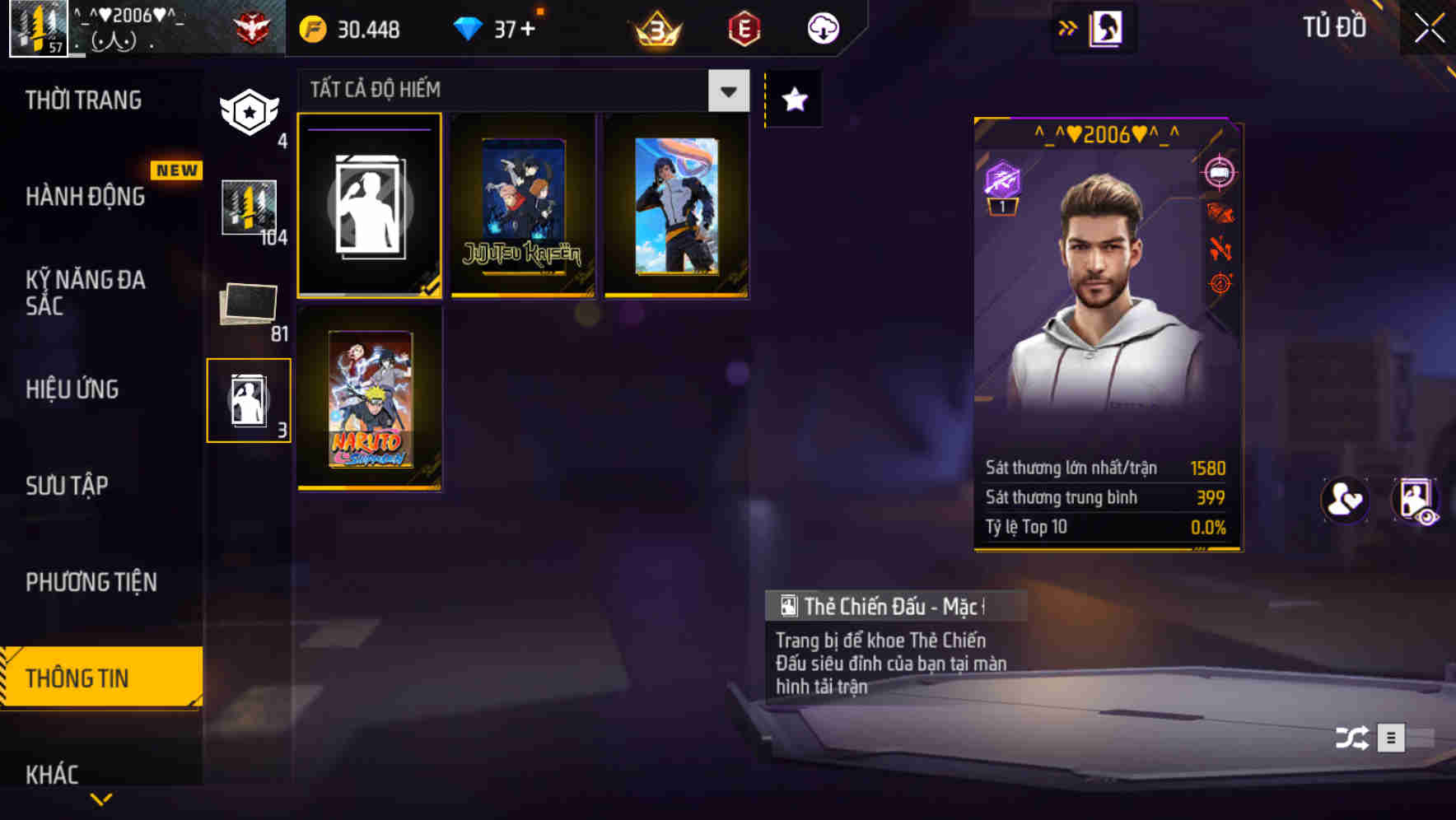1456x820 pixels.
Task: Select the Naruto Shippuden card thumbnail
Action: tap(370, 399)
